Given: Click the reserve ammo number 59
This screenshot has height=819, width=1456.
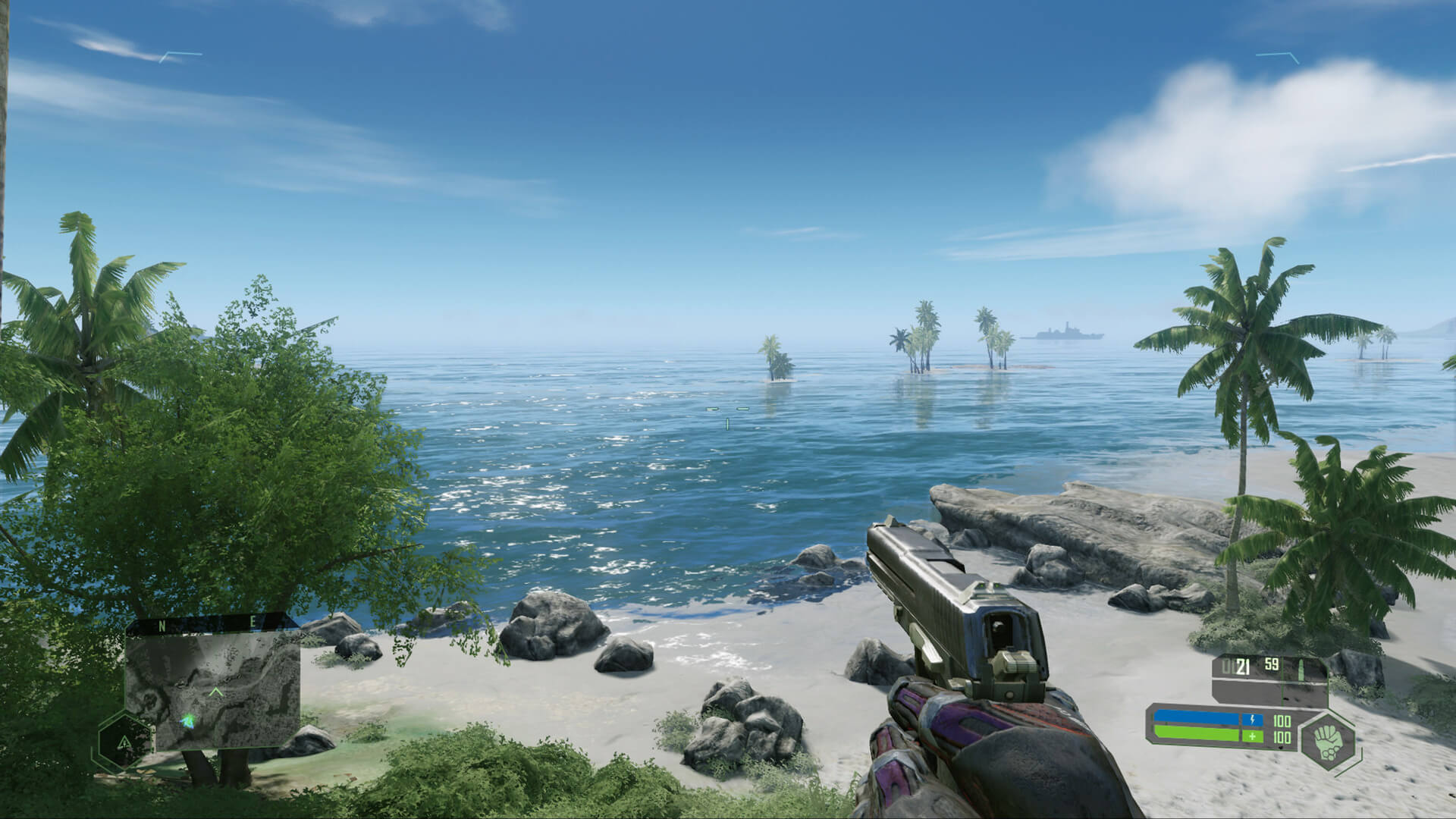Looking at the screenshot, I should click(x=1271, y=664).
